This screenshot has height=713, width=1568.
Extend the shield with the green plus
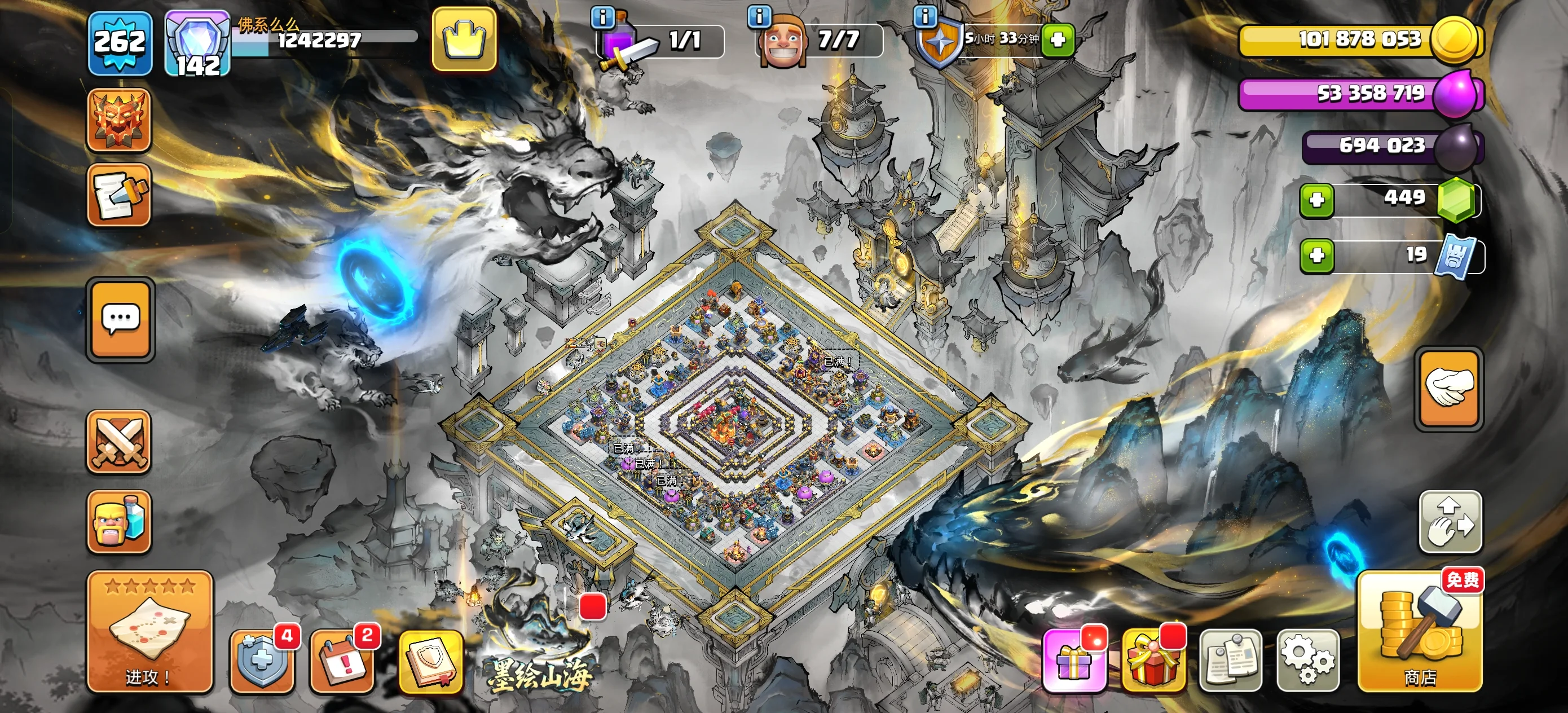(1058, 40)
